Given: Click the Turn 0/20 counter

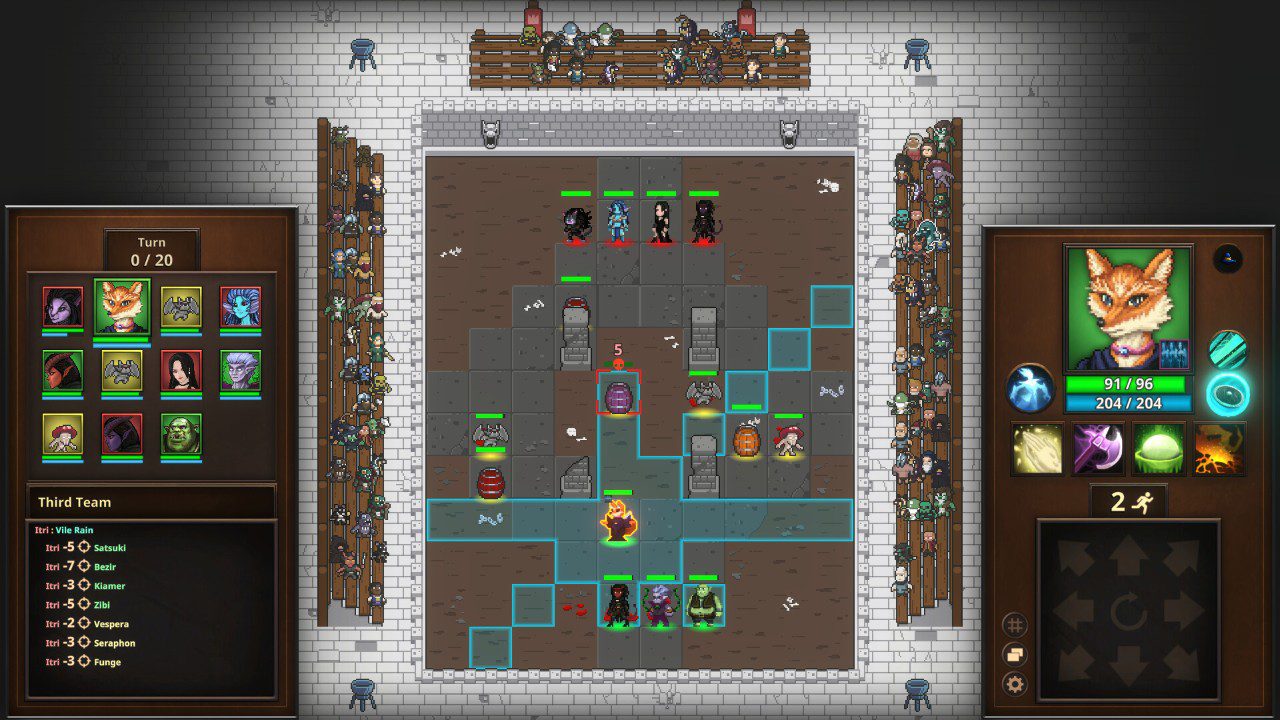Looking at the screenshot, I should pyautogui.click(x=152, y=248).
